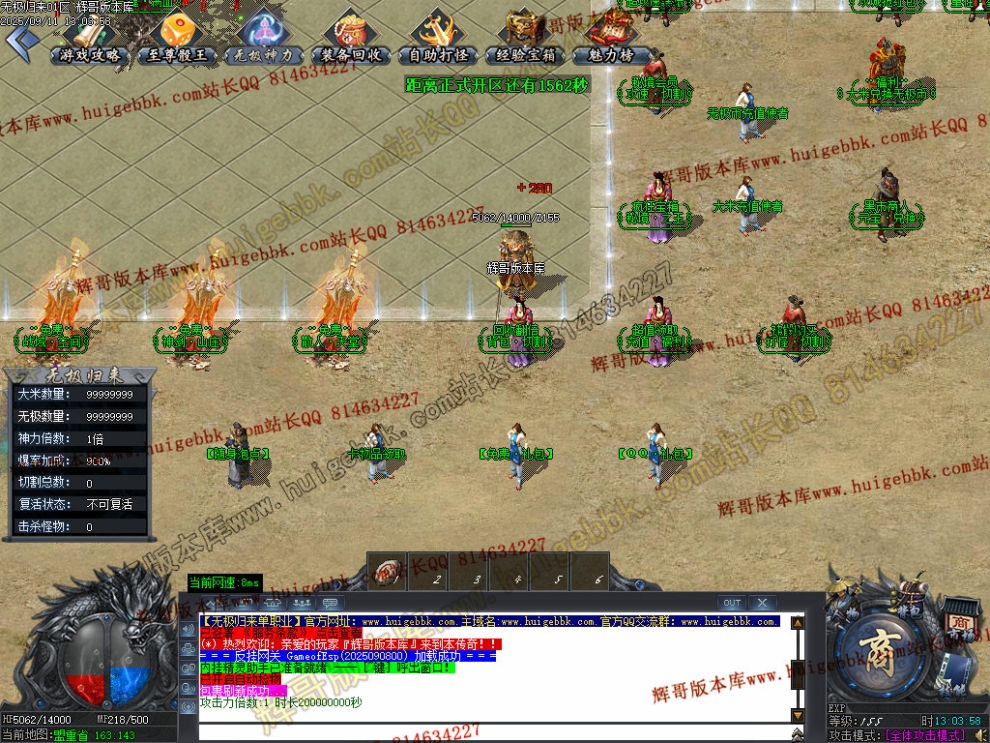Click the OUT button above the chat
This screenshot has height=743, width=990.
coord(732,603)
